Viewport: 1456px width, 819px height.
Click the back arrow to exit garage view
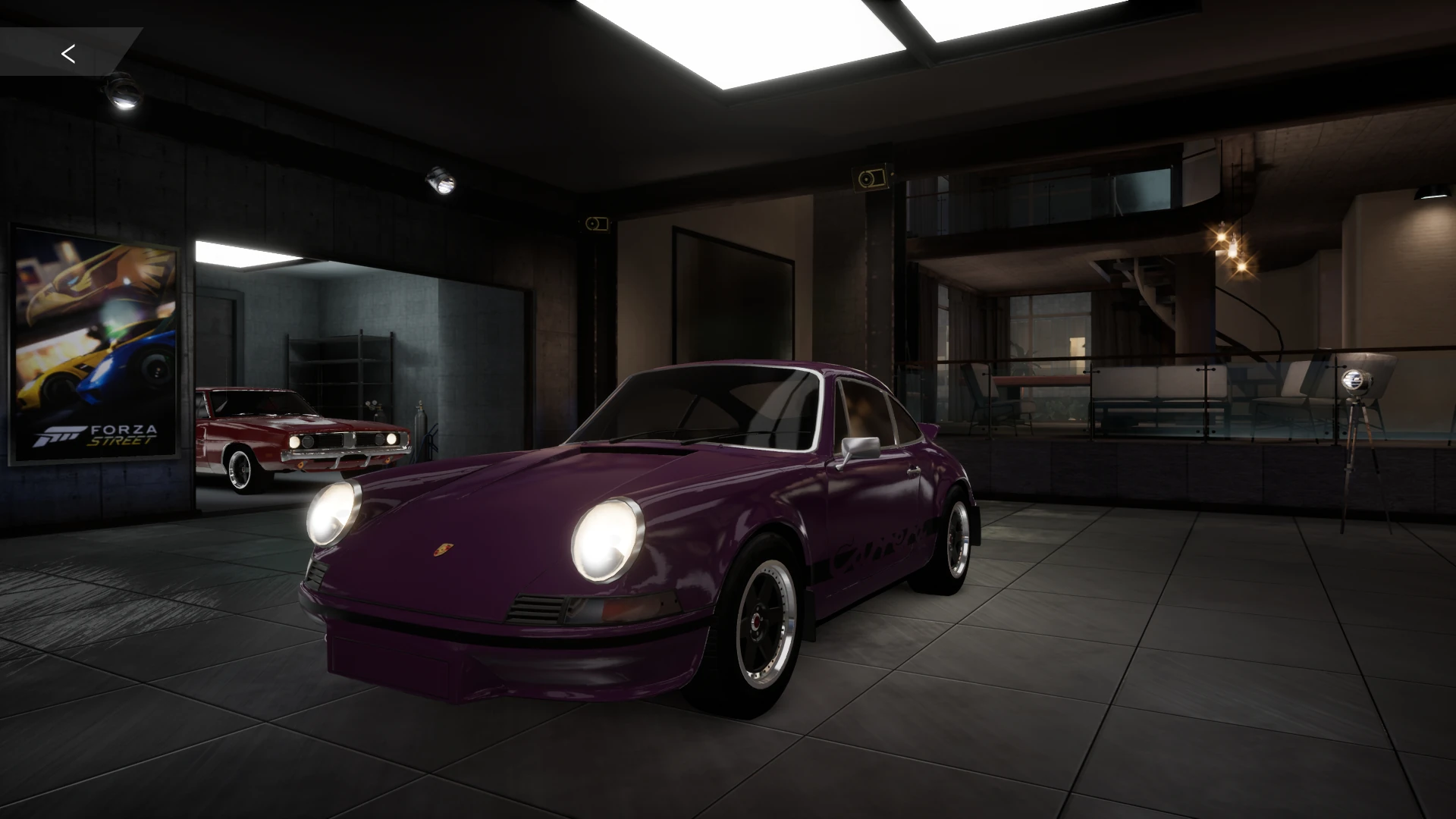69,53
